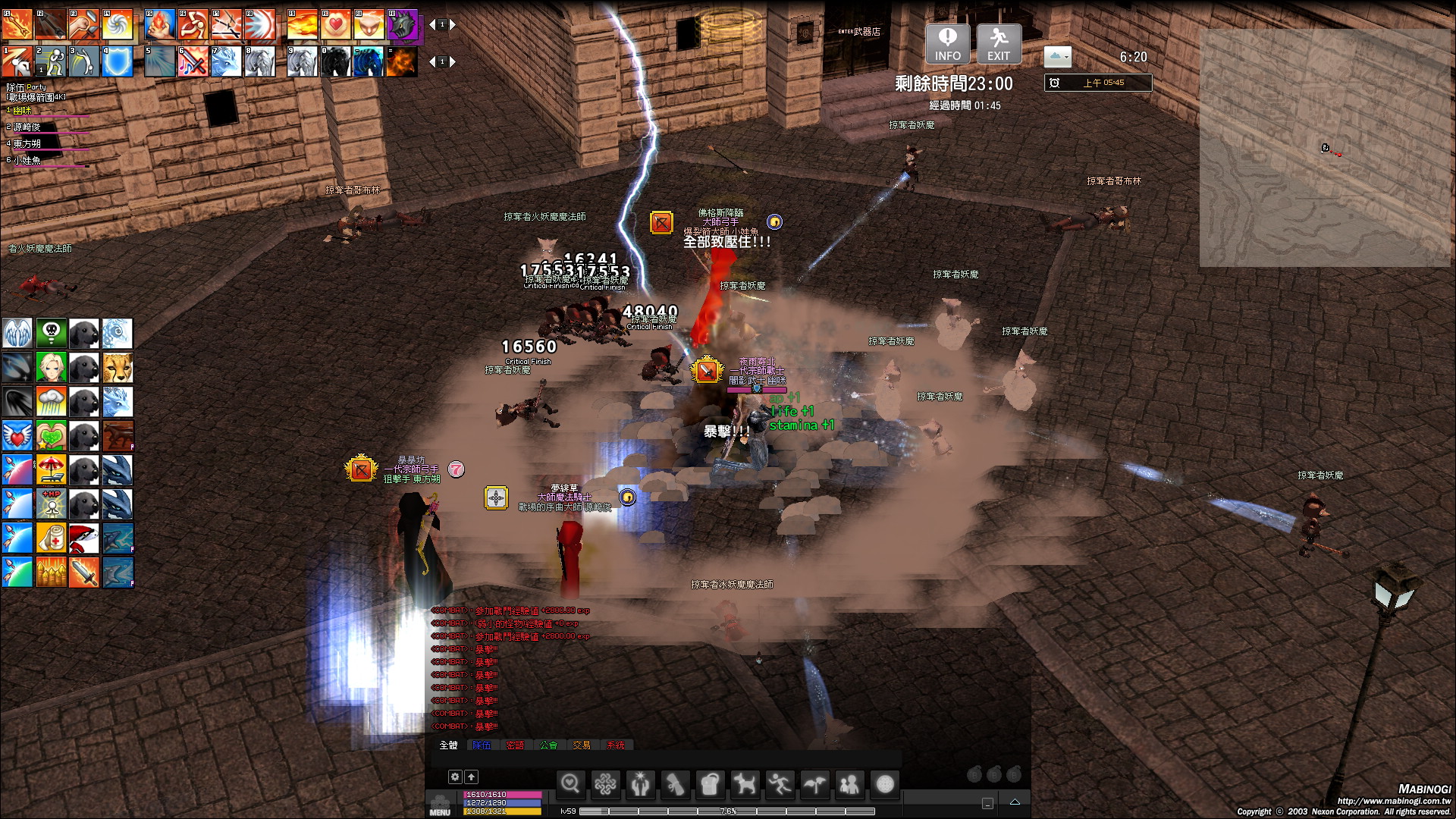Switch to the 隊伍 chat tab
This screenshot has height=819, width=1456.
pos(482,745)
